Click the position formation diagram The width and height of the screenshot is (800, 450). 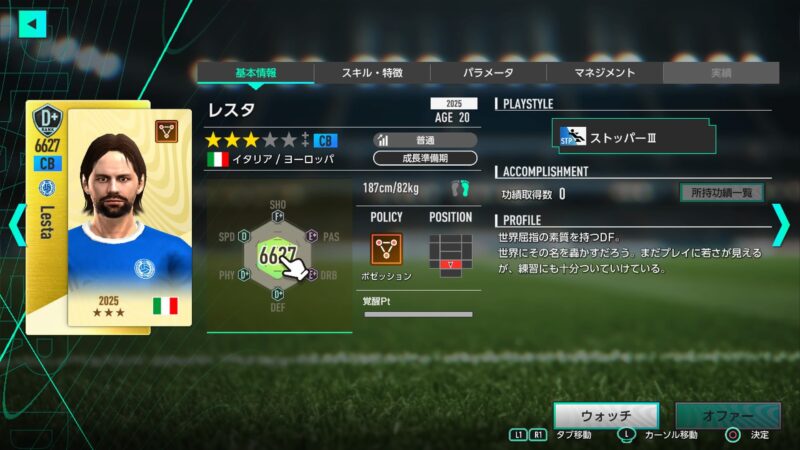click(450, 250)
